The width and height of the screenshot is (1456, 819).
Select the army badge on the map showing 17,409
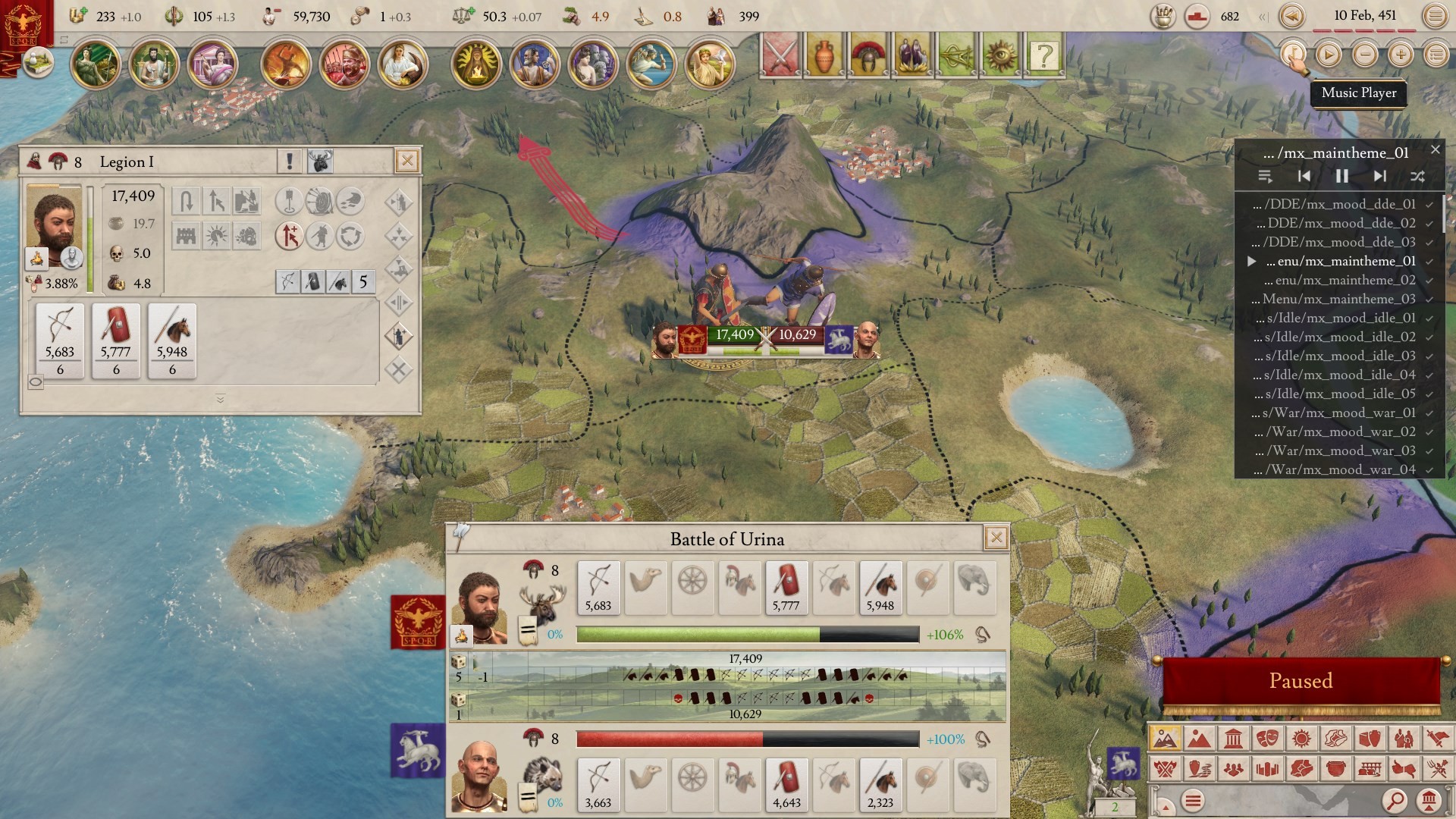point(734,335)
